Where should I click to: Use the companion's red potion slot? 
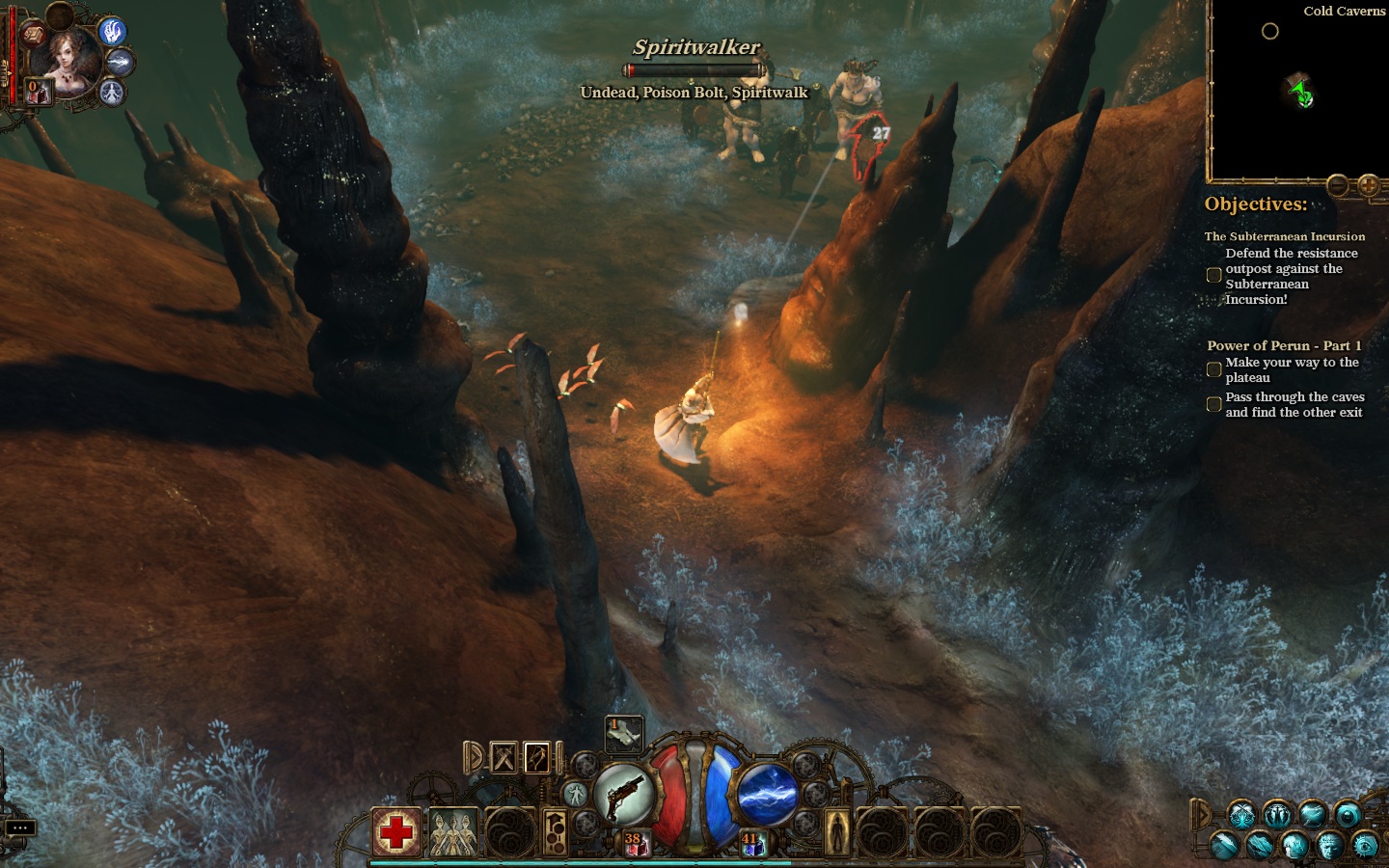click(x=38, y=93)
